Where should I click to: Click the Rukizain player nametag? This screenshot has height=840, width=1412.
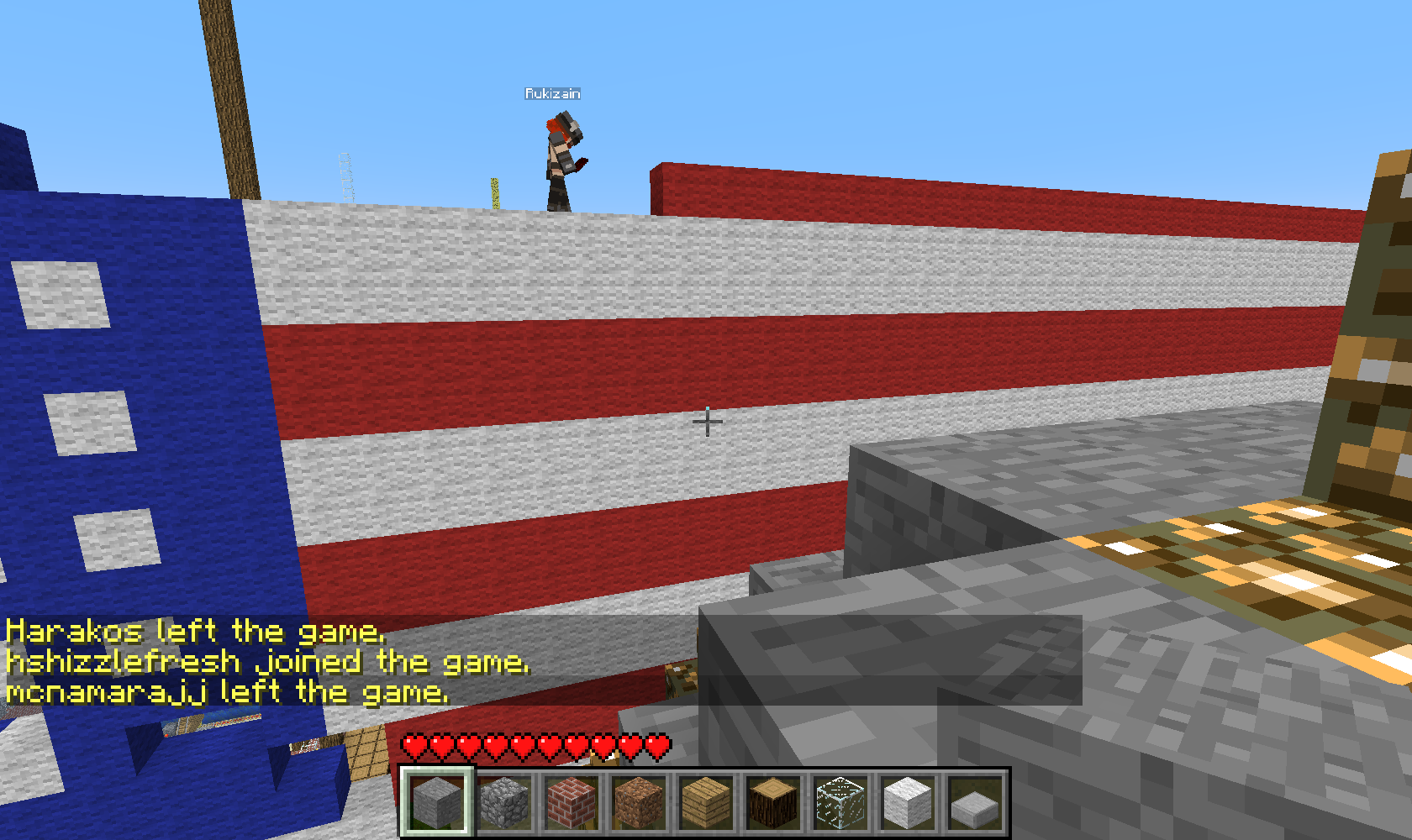coord(551,93)
